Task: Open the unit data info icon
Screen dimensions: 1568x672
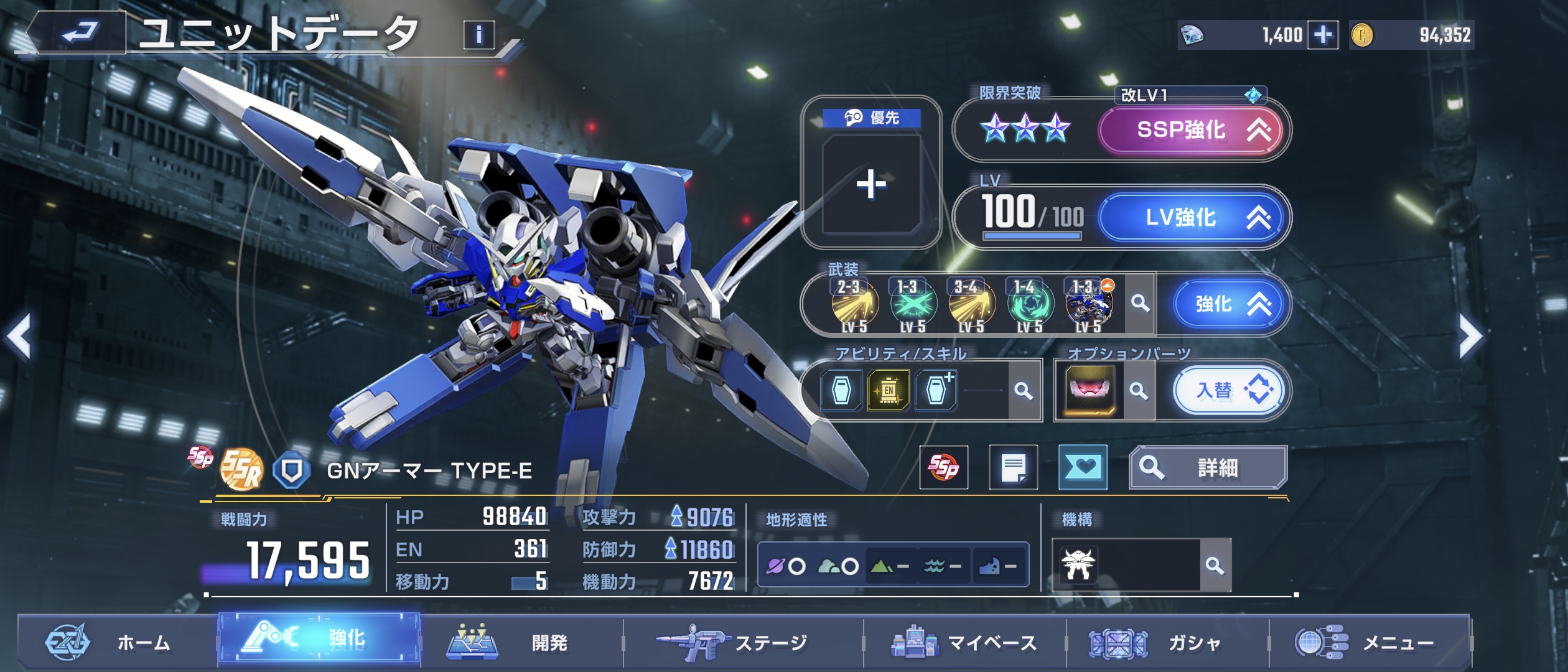Action: (x=478, y=34)
